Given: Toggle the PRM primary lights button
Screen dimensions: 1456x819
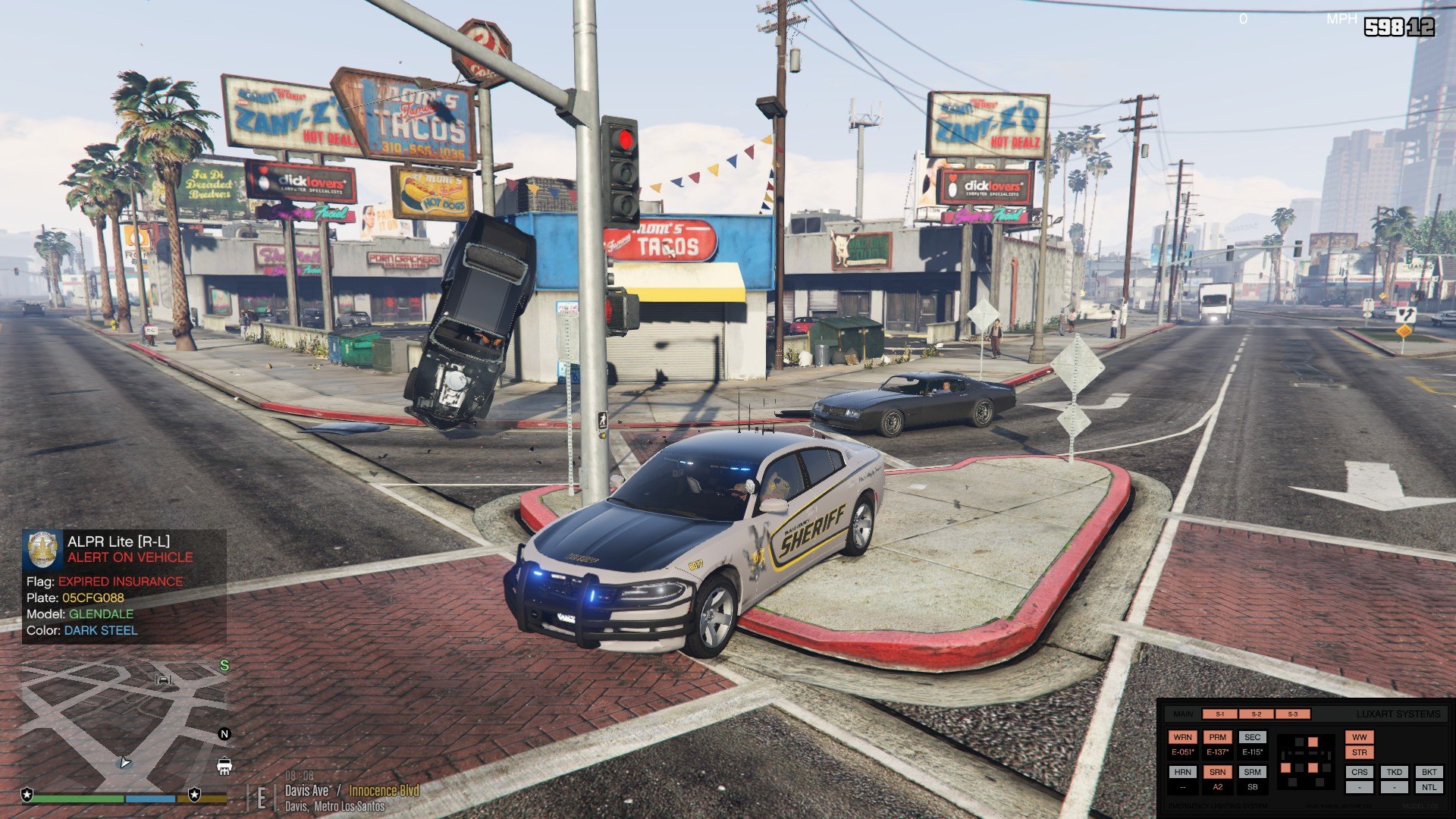Looking at the screenshot, I should pos(1217,737).
